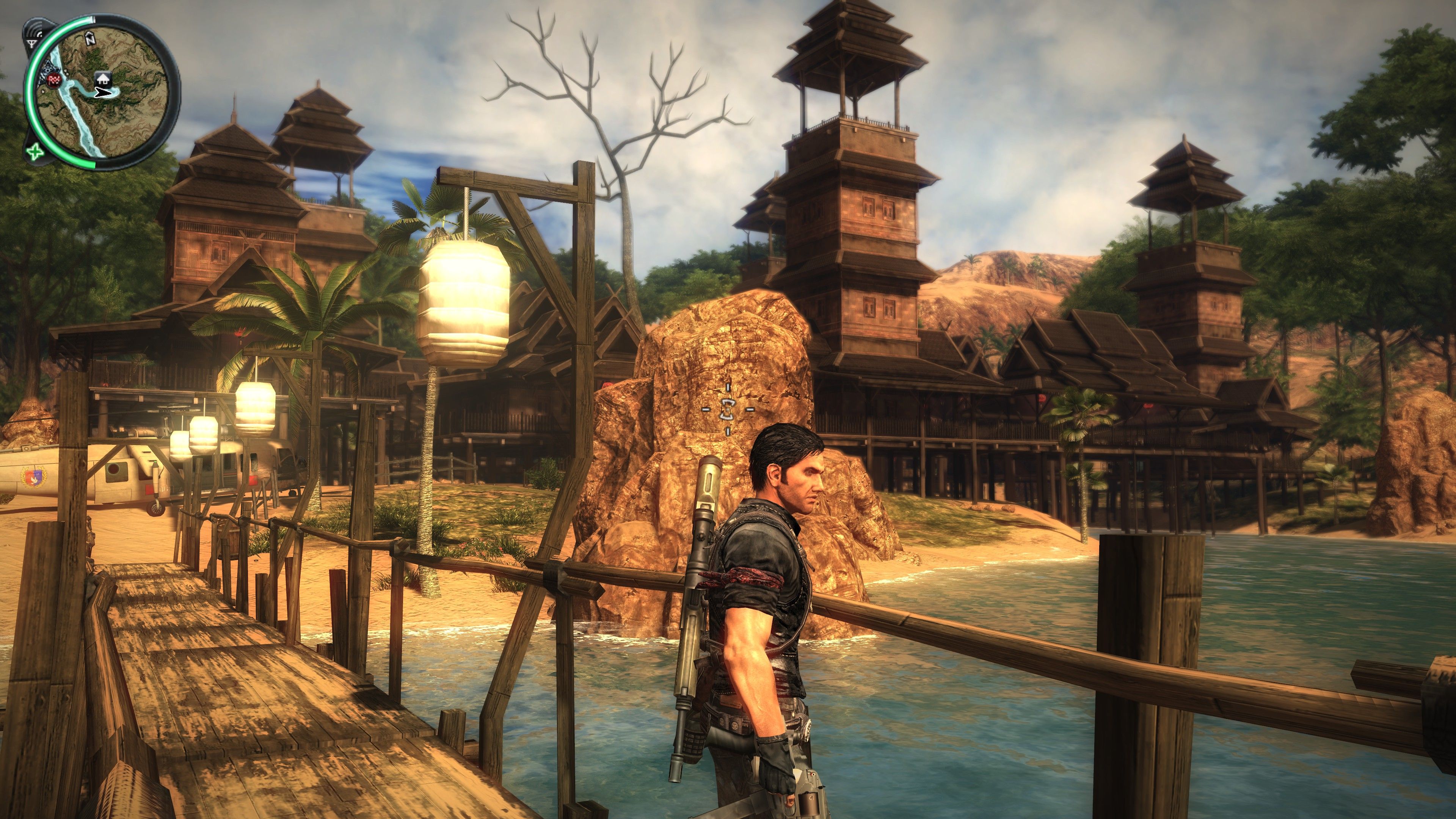This screenshot has width=1456, height=819.
Task: Click the north indicator on the minimap
Action: point(90,38)
